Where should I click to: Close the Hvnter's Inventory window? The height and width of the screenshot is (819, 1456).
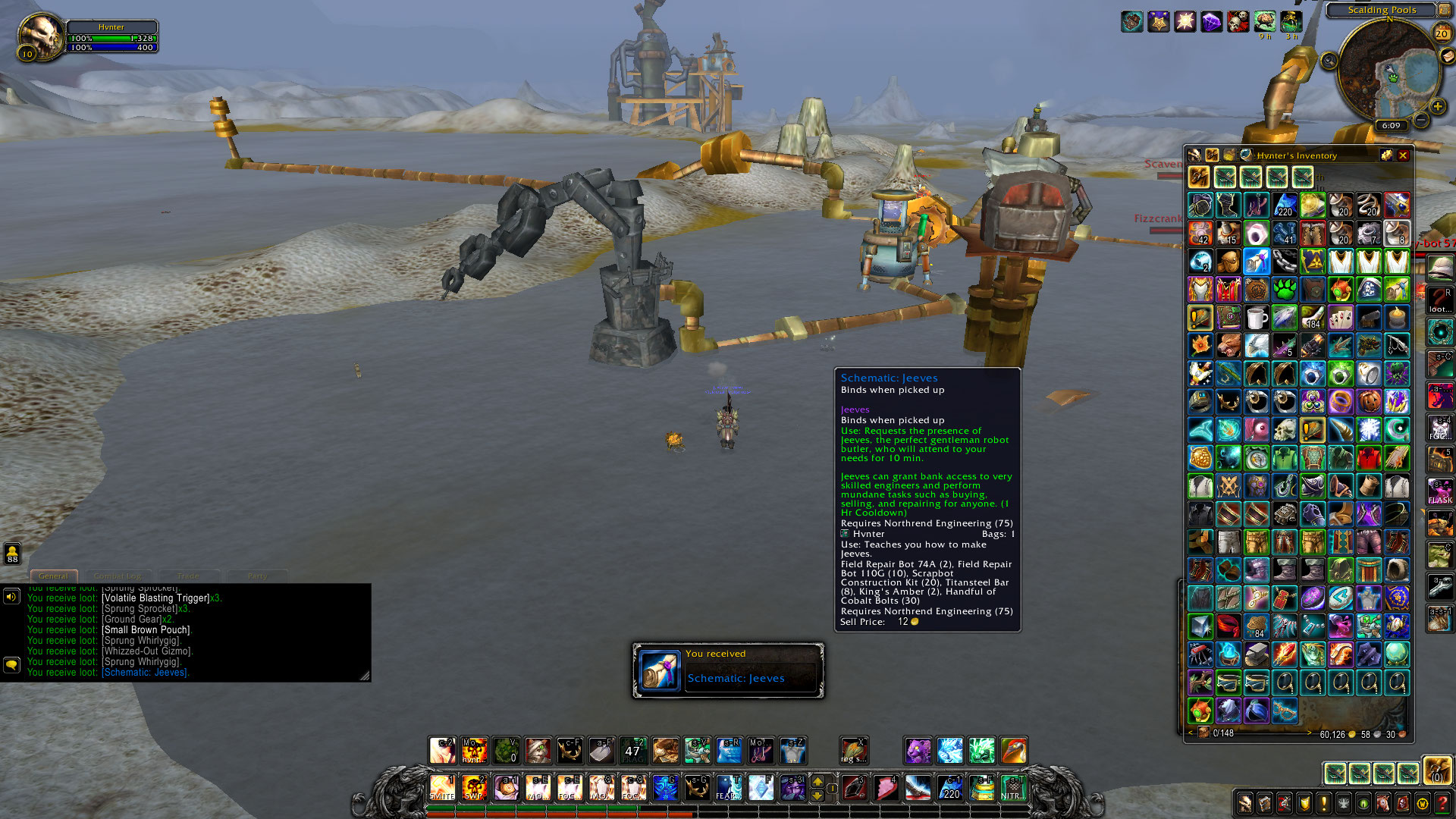[1403, 155]
